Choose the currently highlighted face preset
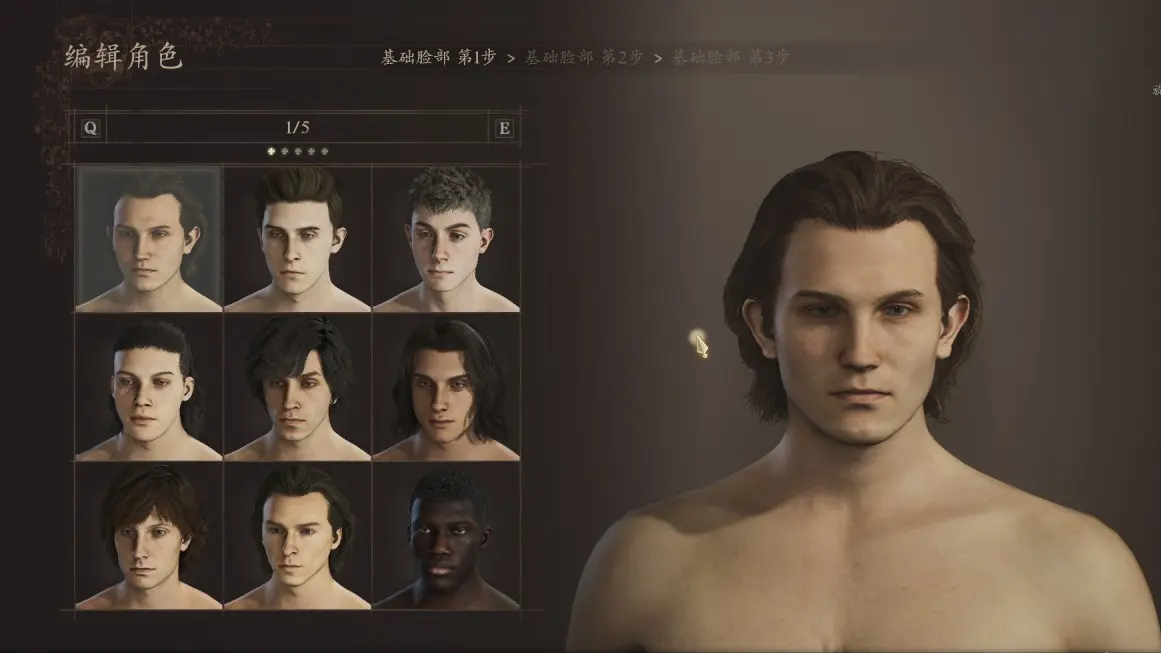 click(149, 239)
